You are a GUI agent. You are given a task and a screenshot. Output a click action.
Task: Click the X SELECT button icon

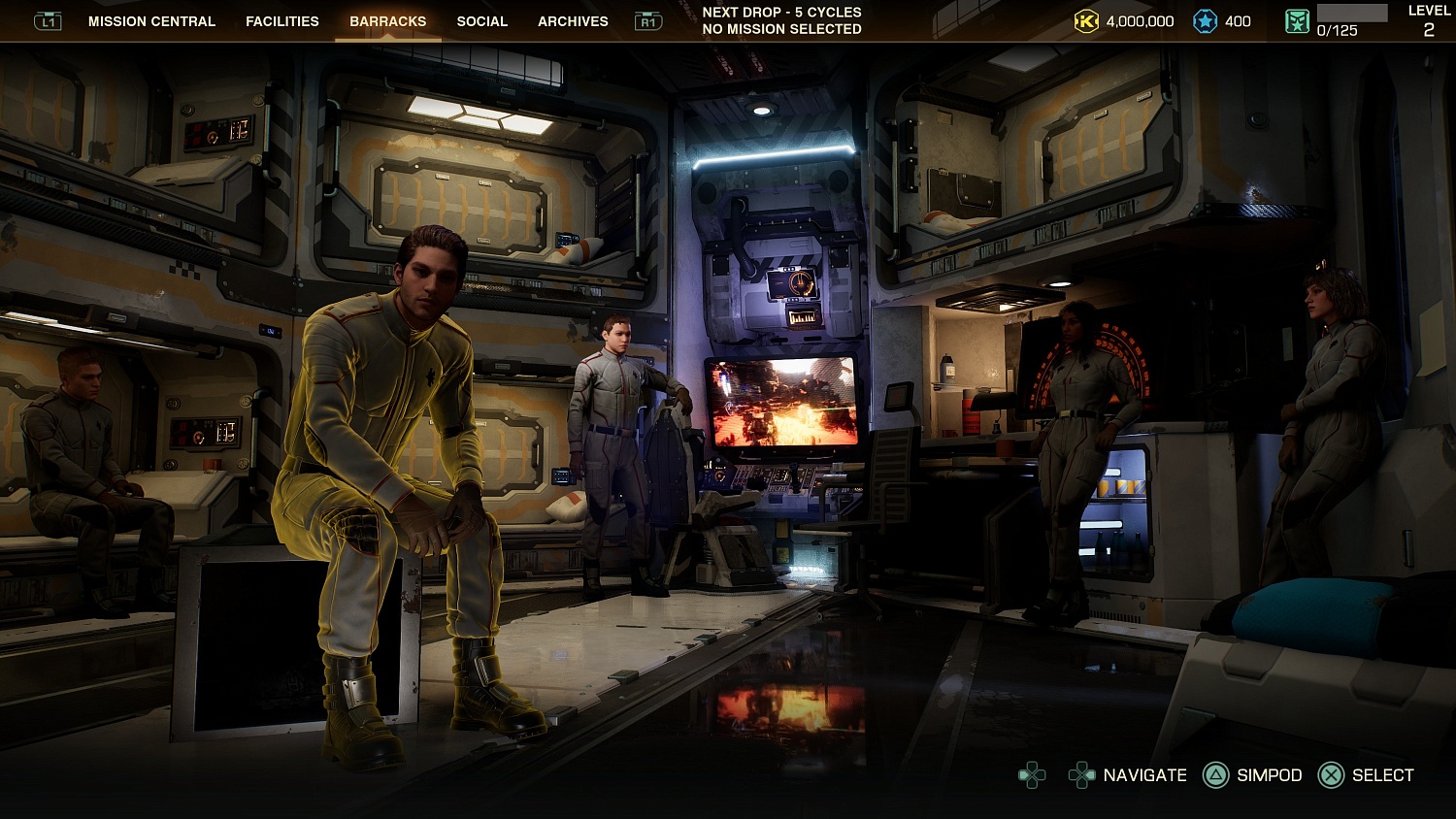click(1330, 775)
